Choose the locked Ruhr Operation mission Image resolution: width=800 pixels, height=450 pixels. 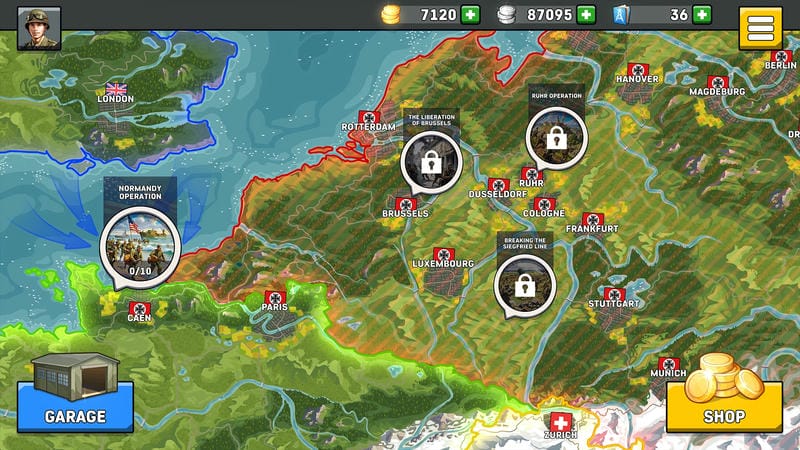coord(556,138)
